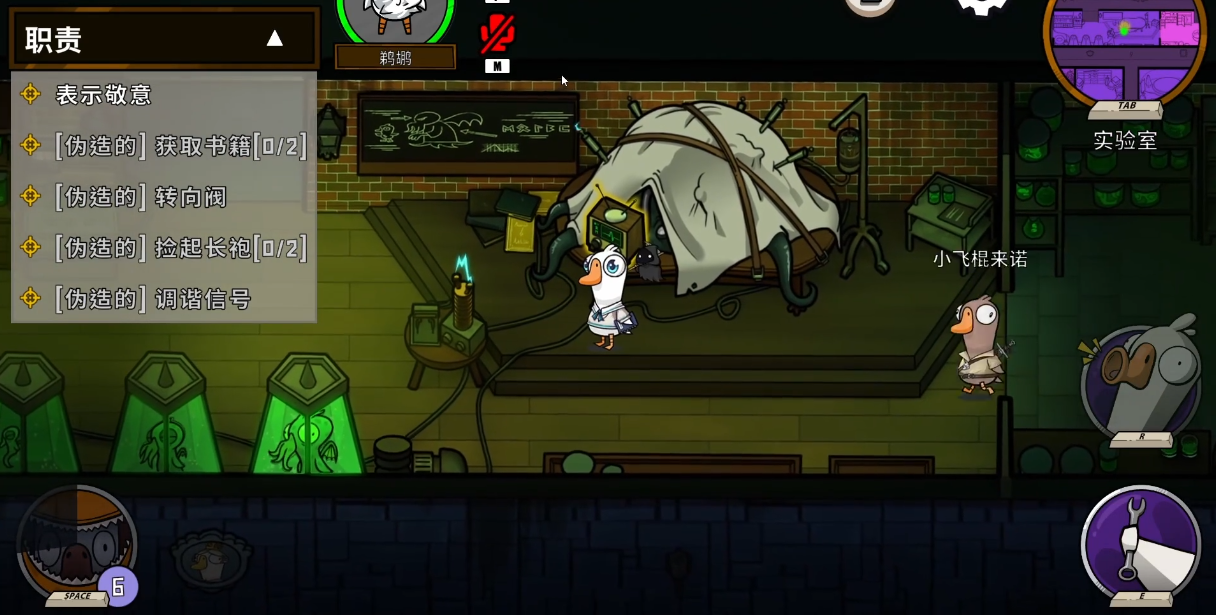Activate the megaphone goose report button
Viewport: 1216px width, 615px height.
pos(1142,380)
